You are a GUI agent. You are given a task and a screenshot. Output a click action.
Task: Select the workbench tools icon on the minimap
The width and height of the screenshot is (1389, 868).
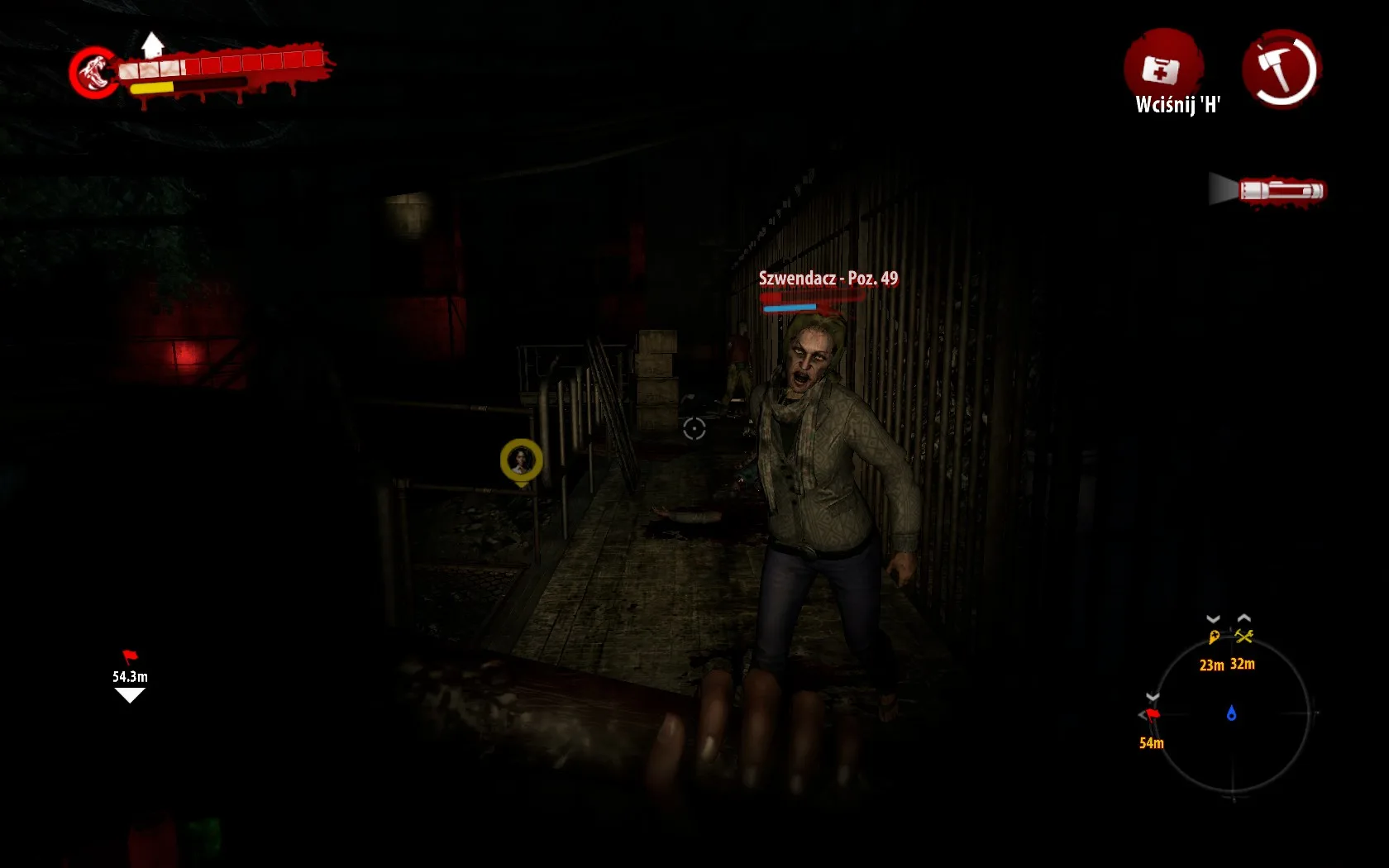click(1246, 637)
